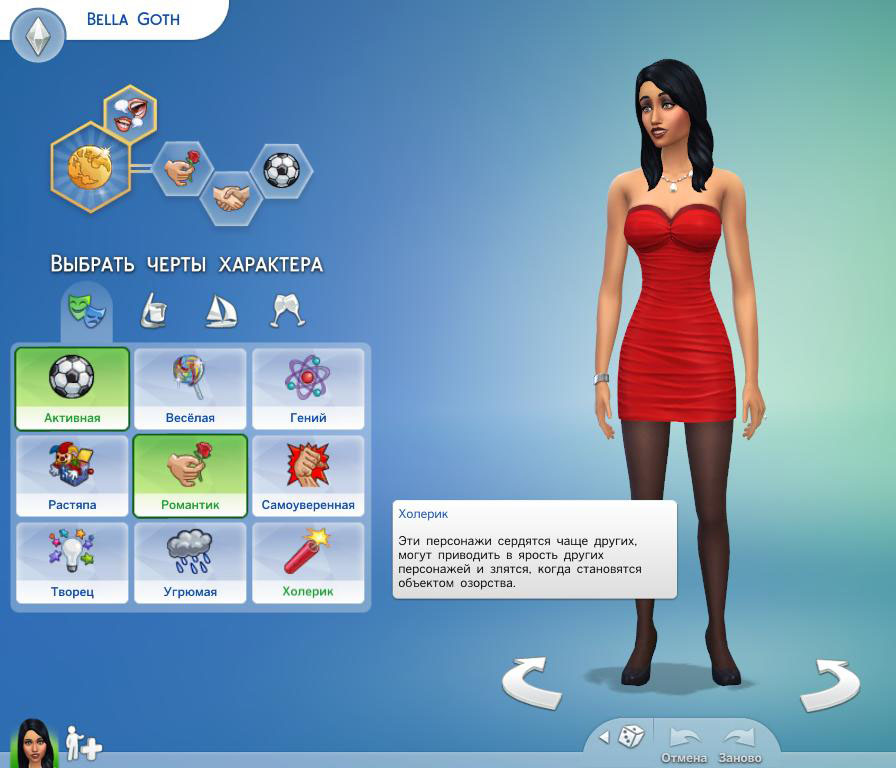Click the Заново redo button

pyautogui.click(x=739, y=745)
